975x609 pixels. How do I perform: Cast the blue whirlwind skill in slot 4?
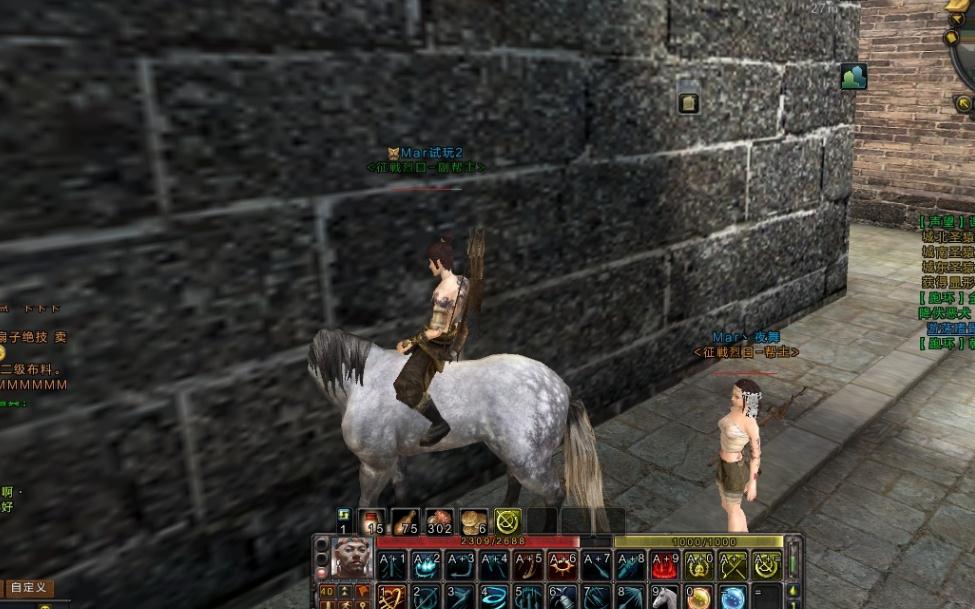click(x=494, y=598)
